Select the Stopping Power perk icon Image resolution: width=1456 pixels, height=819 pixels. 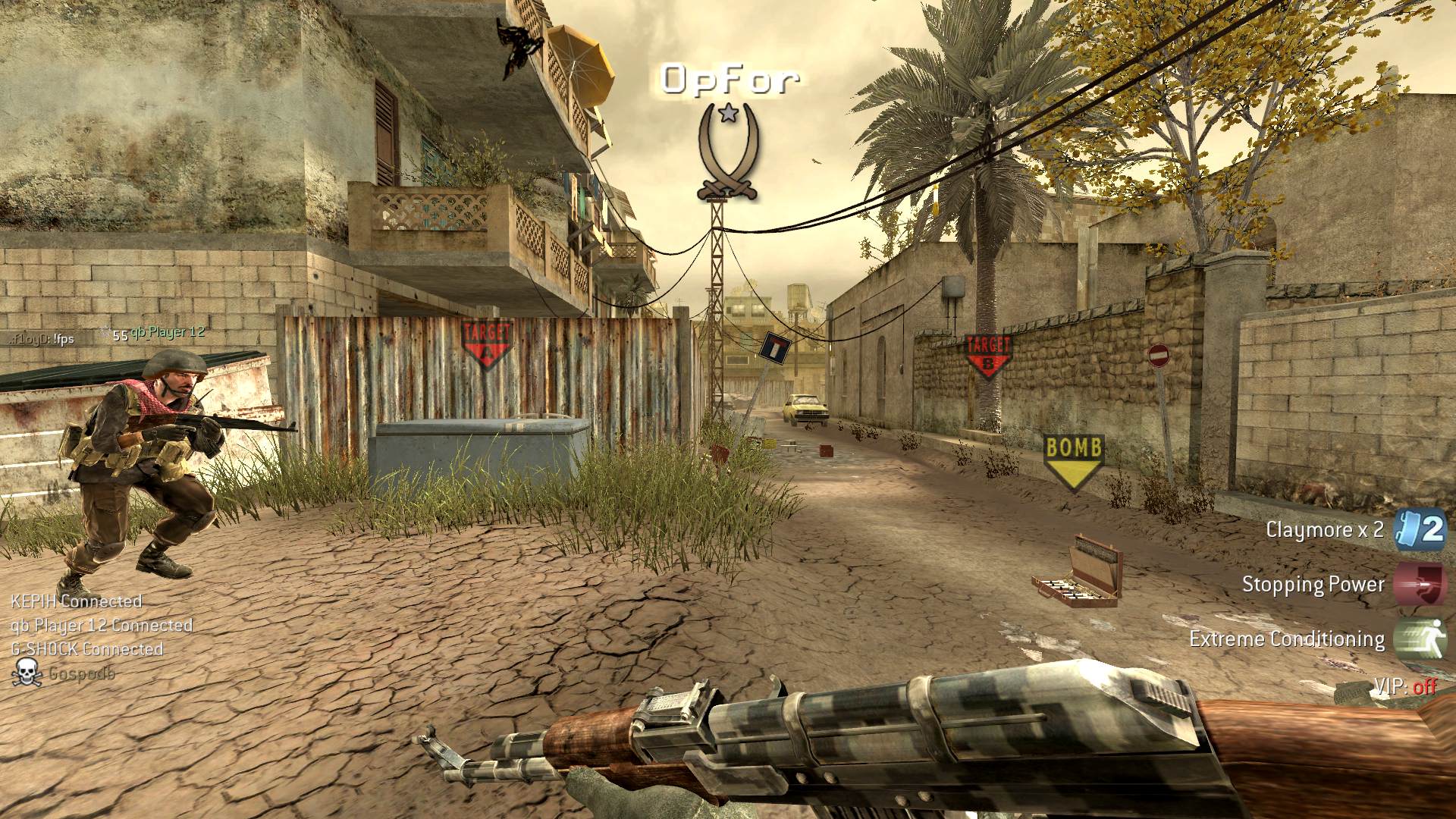1421,584
